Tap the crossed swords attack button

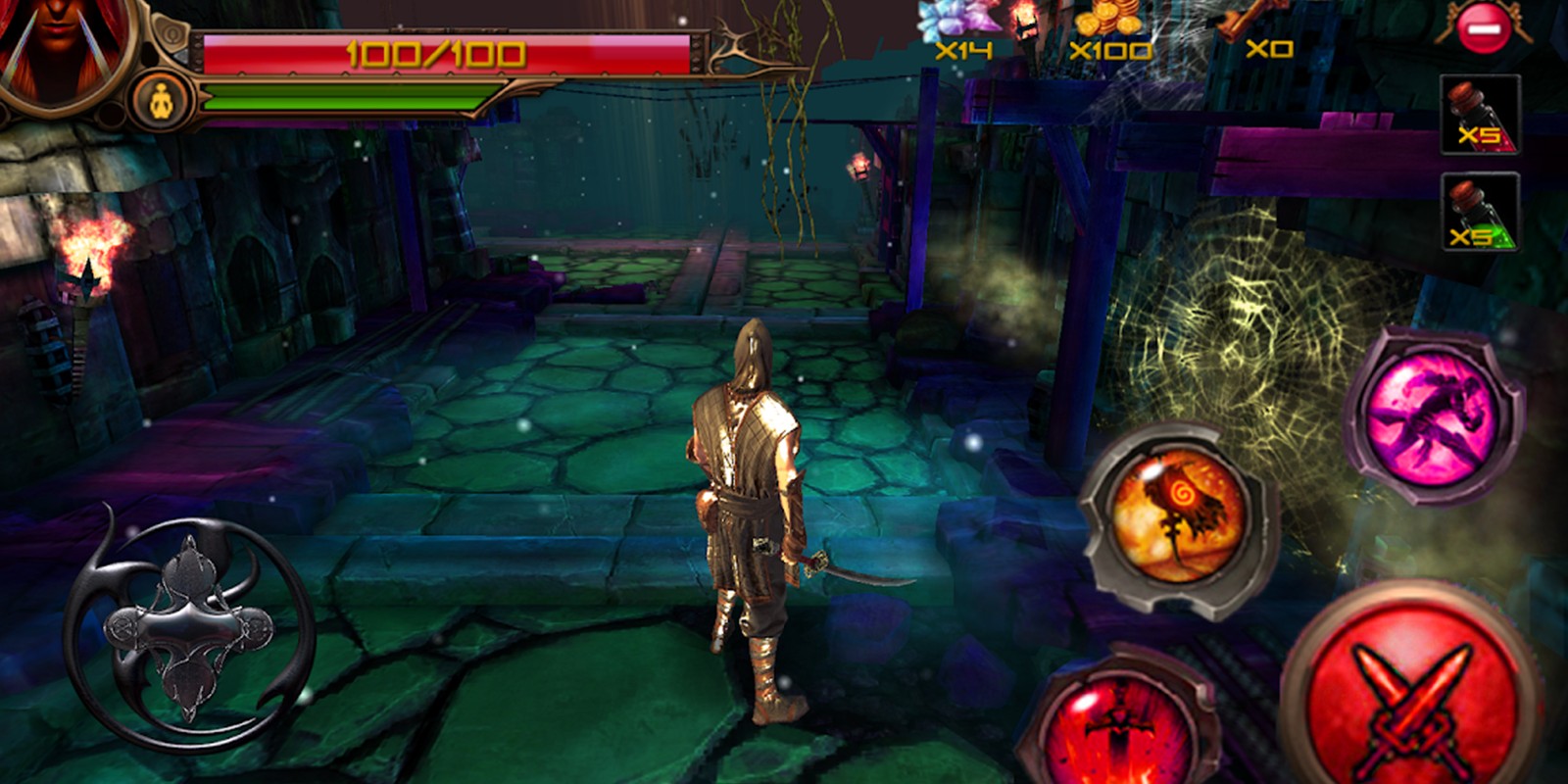click(x=1412, y=698)
